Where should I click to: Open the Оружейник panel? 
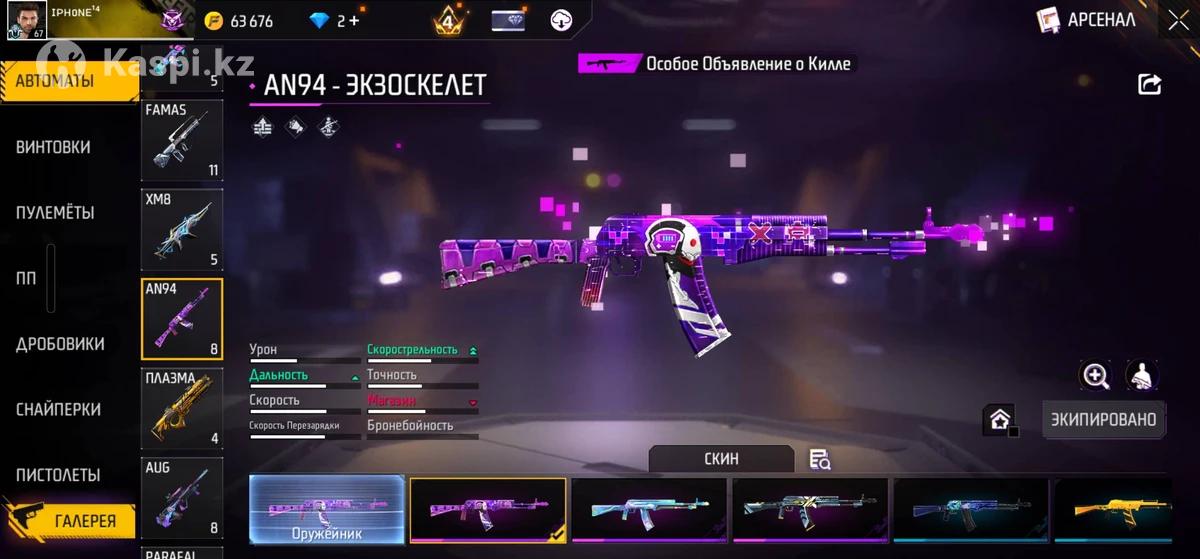(327, 510)
